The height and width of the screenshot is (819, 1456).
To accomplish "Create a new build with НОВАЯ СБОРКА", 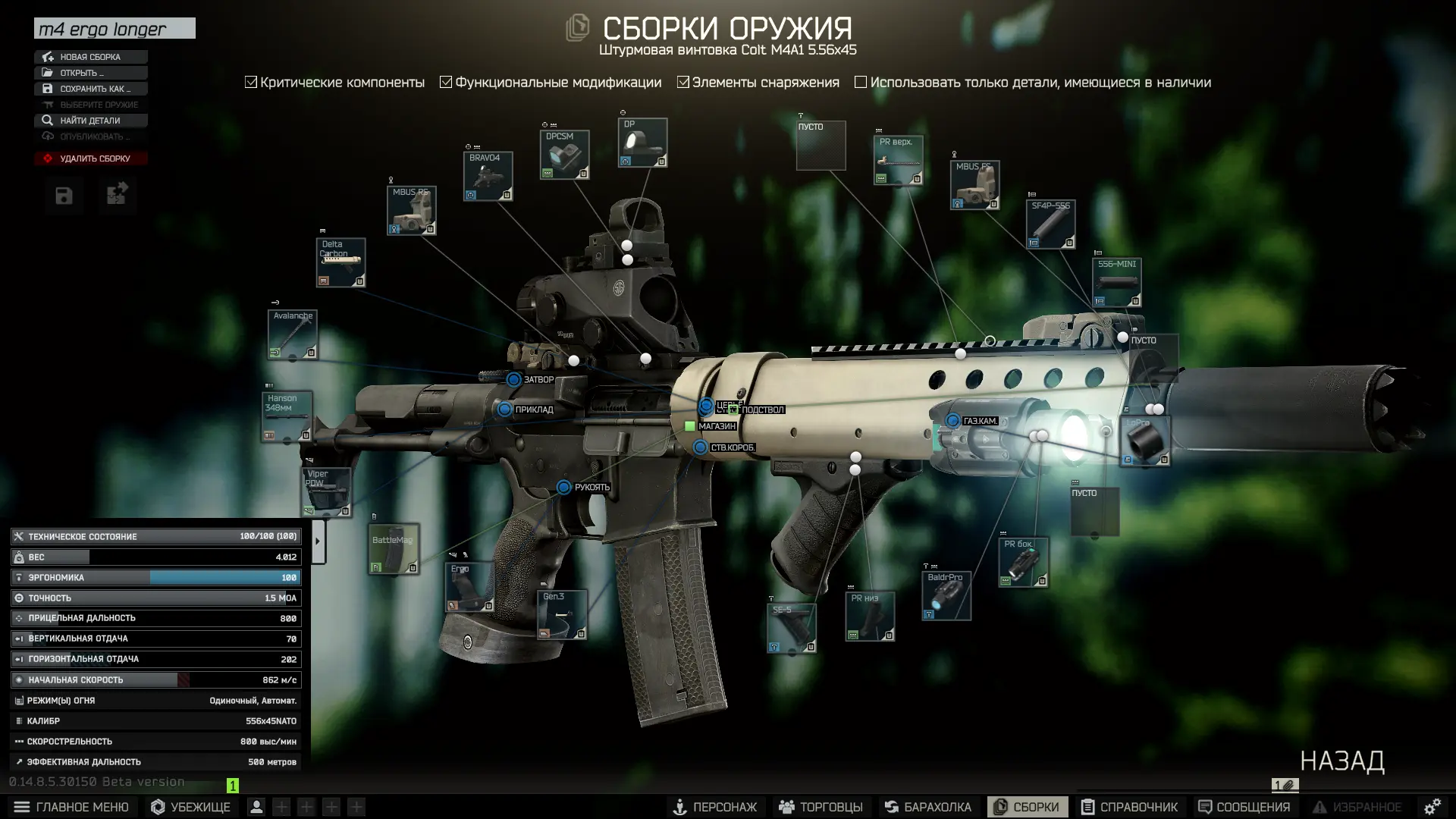I will (90, 57).
